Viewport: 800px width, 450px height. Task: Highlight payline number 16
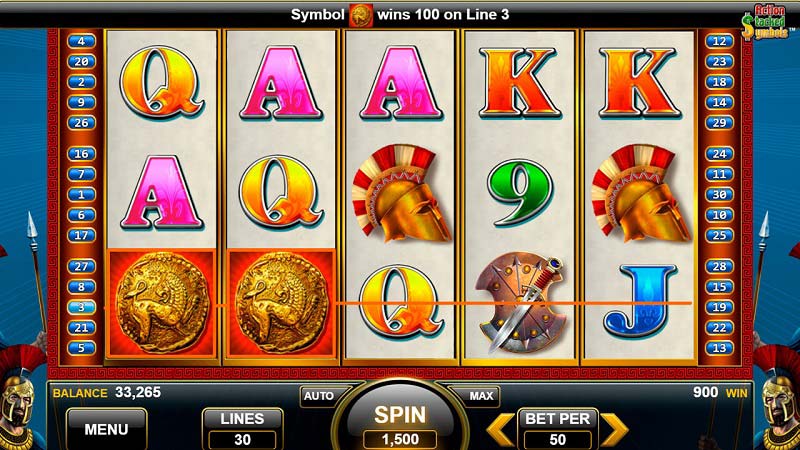[x=81, y=154]
